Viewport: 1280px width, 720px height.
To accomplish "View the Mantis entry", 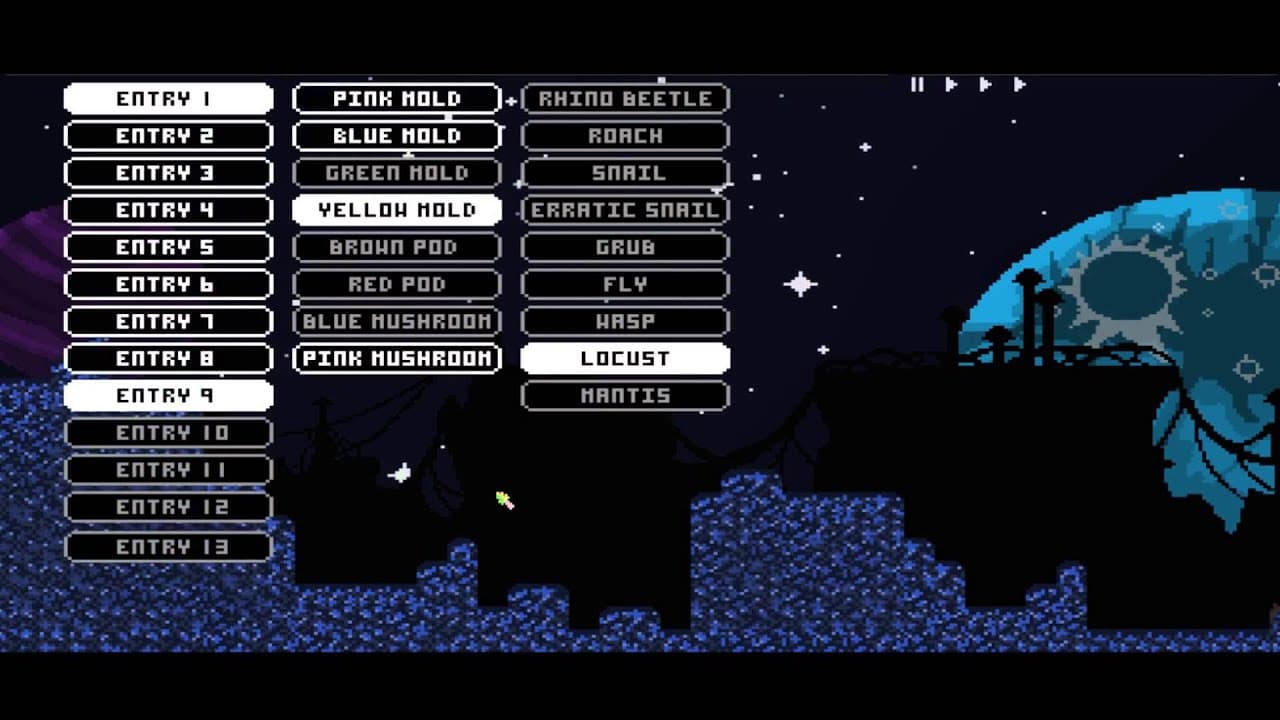I will (625, 395).
